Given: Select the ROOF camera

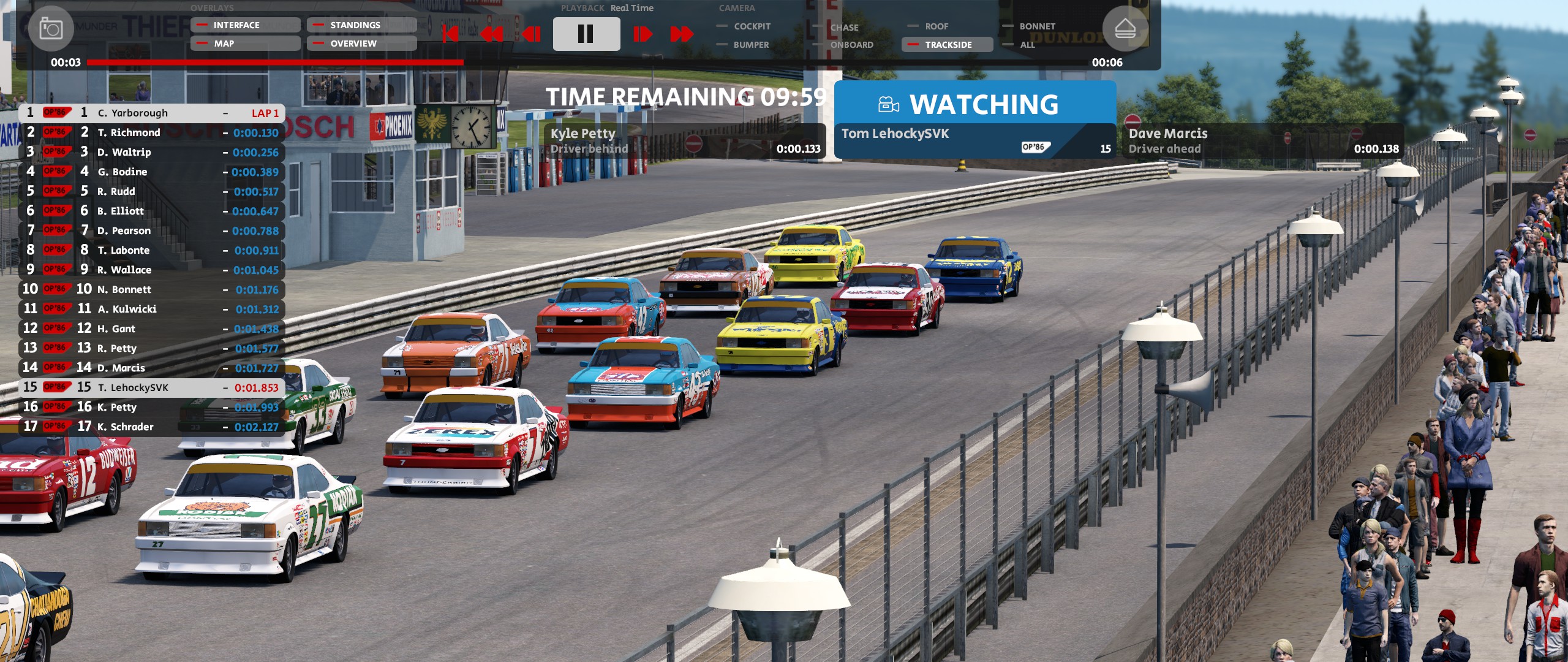Looking at the screenshot, I should click(x=936, y=26).
